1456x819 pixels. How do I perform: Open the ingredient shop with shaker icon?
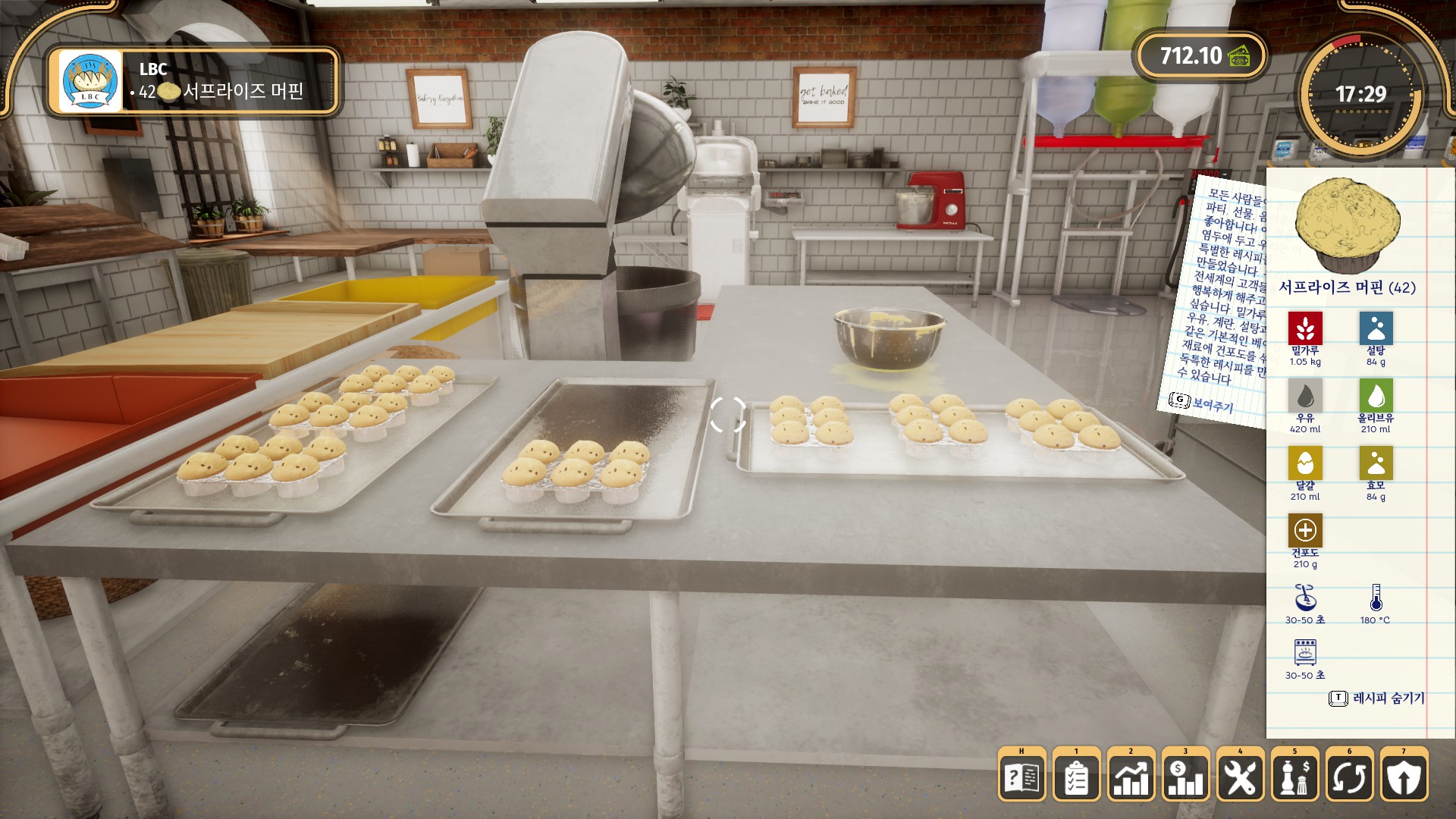(1294, 776)
